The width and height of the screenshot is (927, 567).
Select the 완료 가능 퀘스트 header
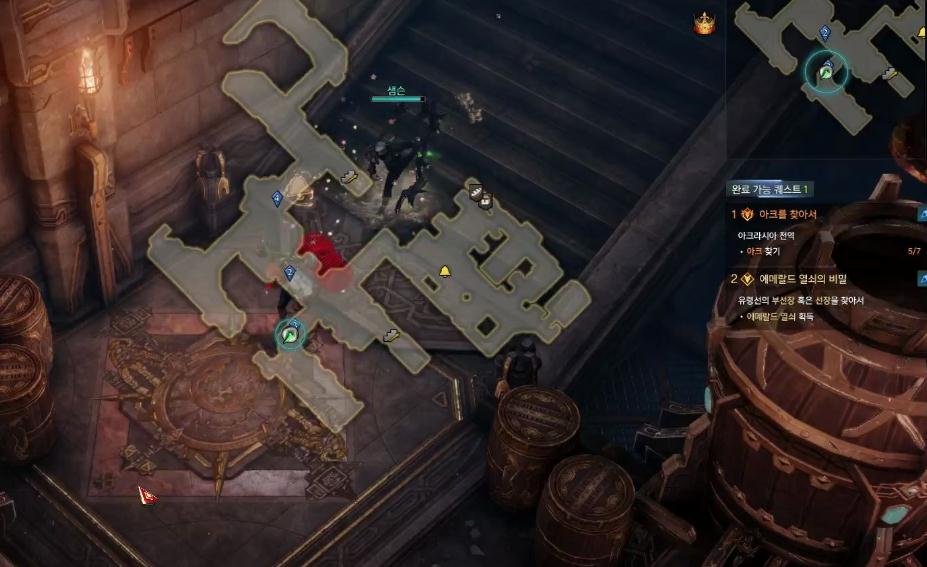[770, 189]
